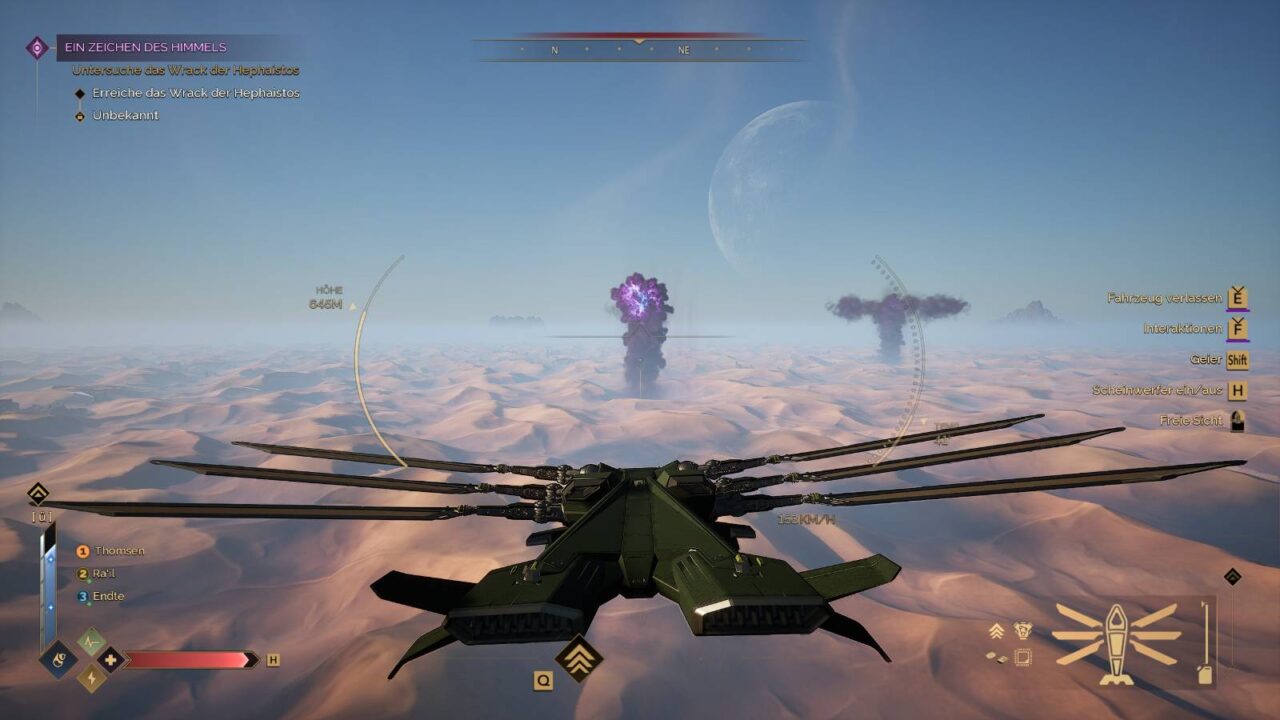Click the dark blue swirl diamond icon

tap(59, 659)
